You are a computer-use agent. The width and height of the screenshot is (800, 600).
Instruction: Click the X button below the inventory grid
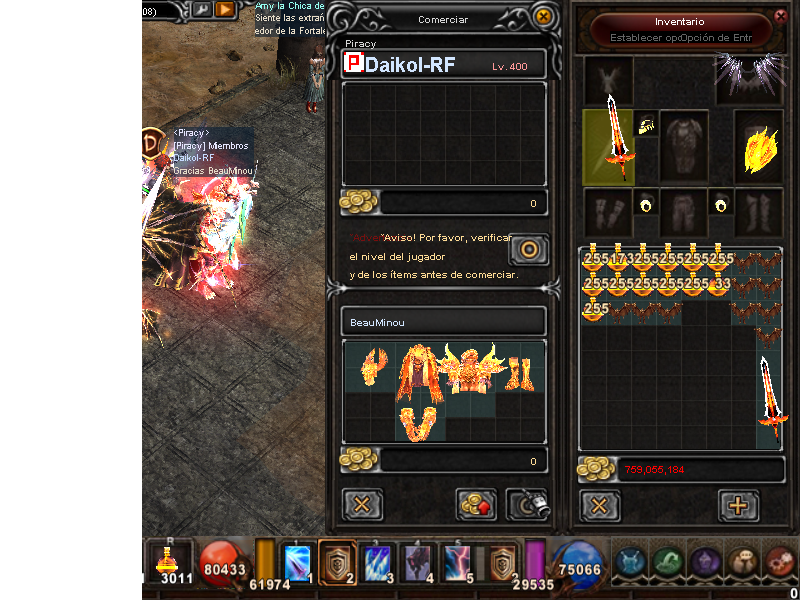pos(599,505)
